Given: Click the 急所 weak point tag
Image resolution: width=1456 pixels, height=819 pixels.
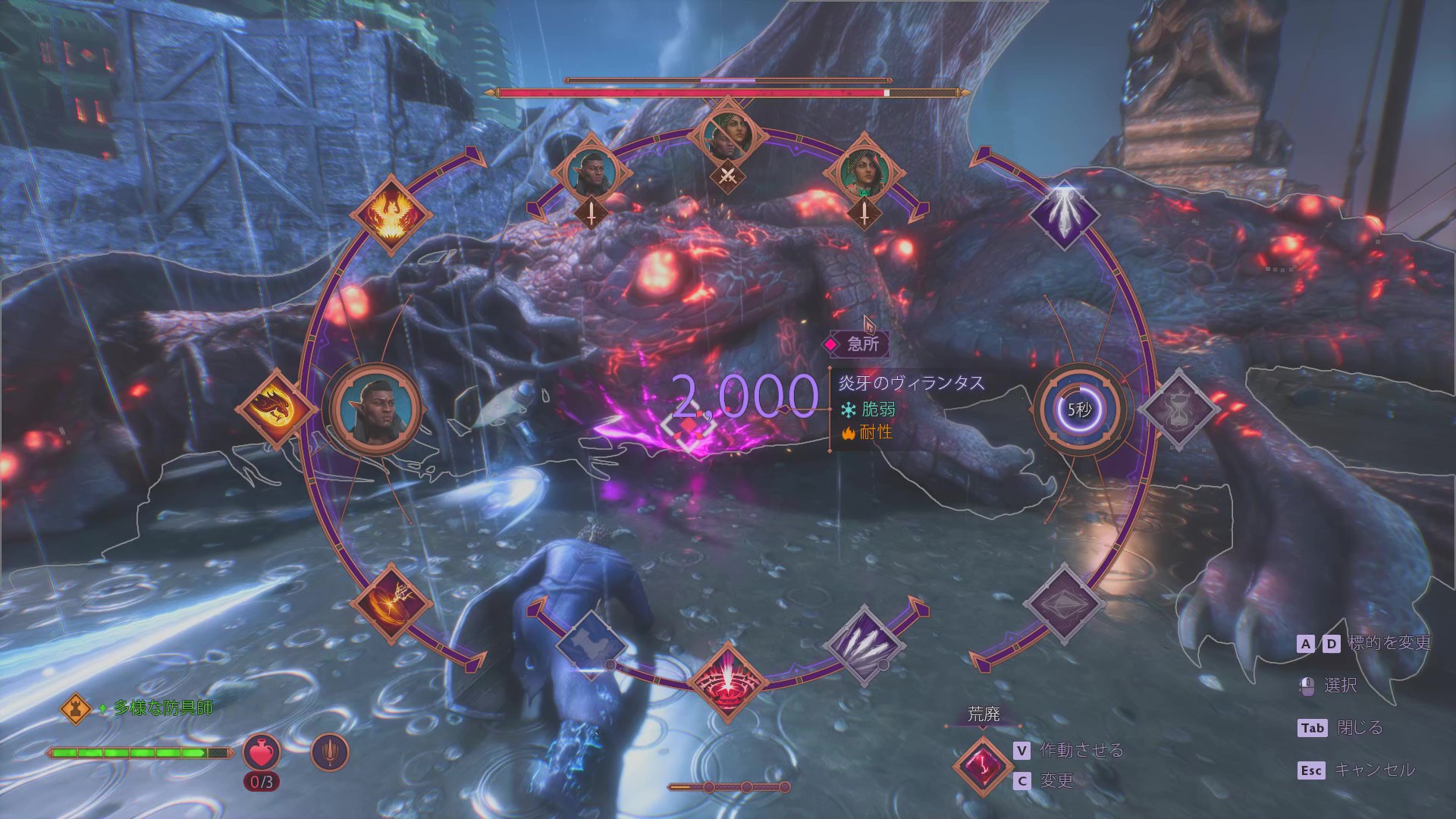Looking at the screenshot, I should tap(856, 344).
